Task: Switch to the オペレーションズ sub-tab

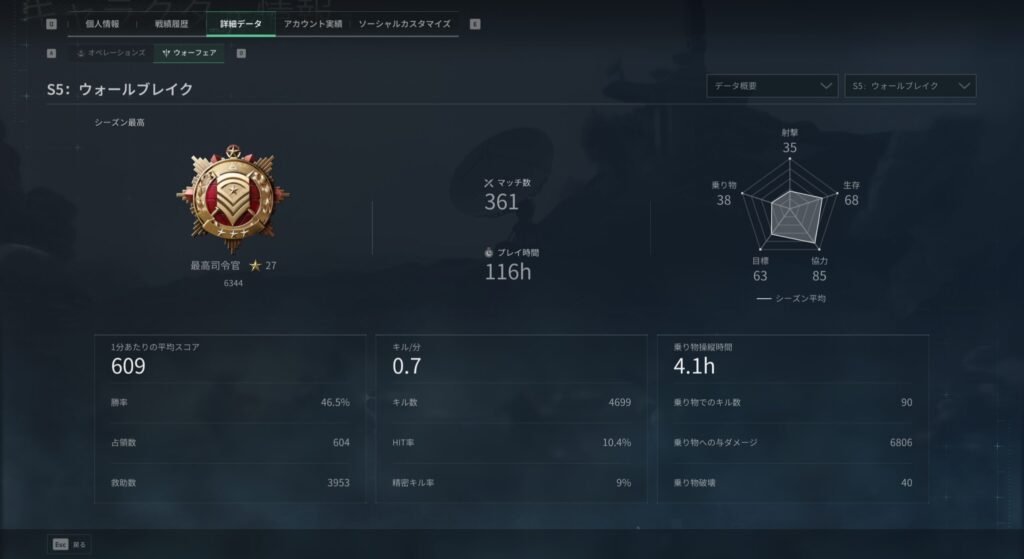Action: coord(111,52)
